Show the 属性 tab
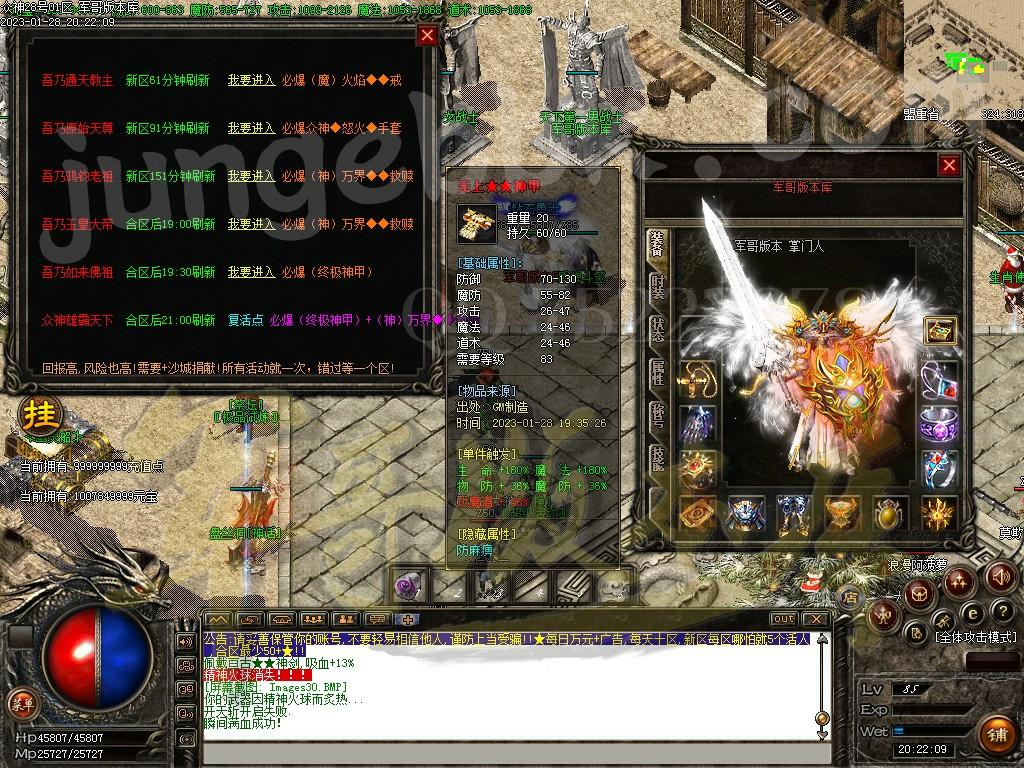This screenshot has height=768, width=1024. pyautogui.click(x=657, y=373)
